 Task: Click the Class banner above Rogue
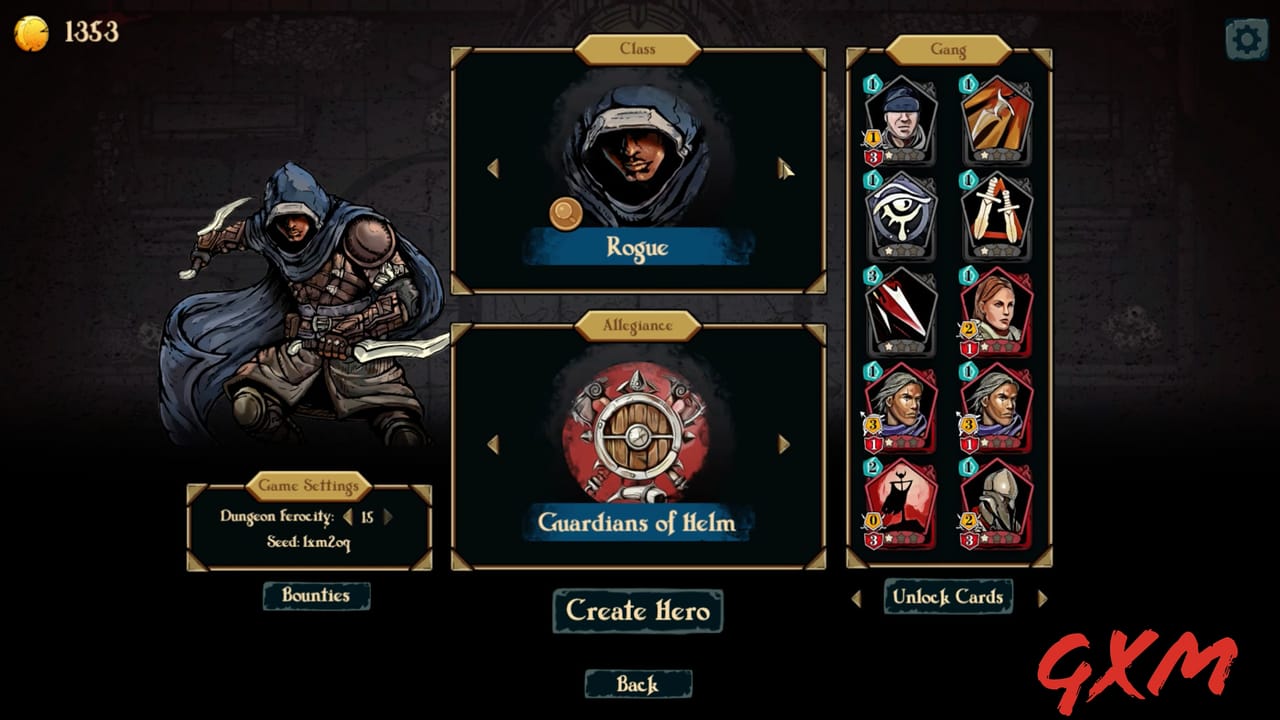click(639, 50)
